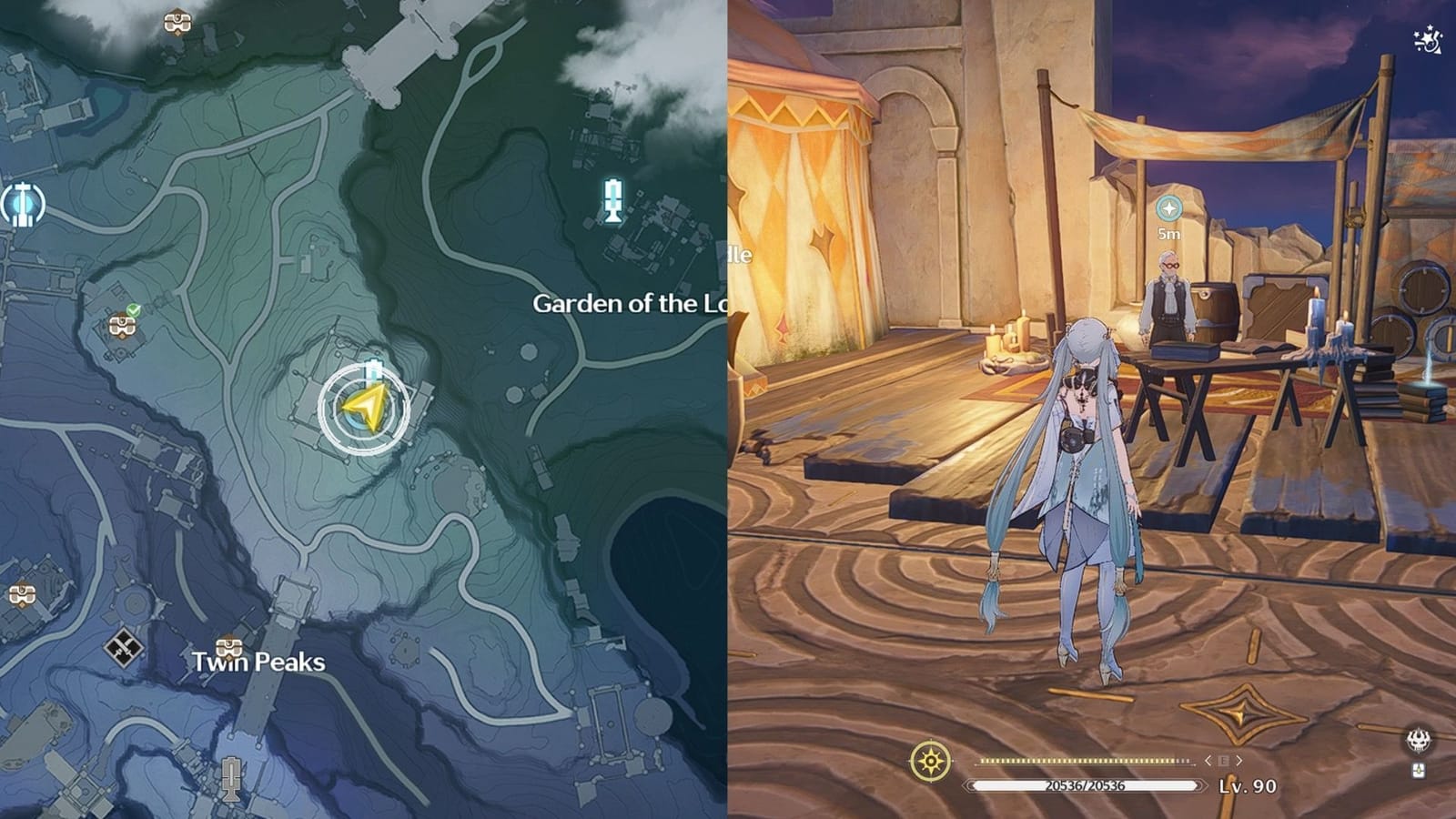Viewport: 1456px width, 819px height.
Task: Click the Garden of the Lo location label
Action: click(x=628, y=303)
